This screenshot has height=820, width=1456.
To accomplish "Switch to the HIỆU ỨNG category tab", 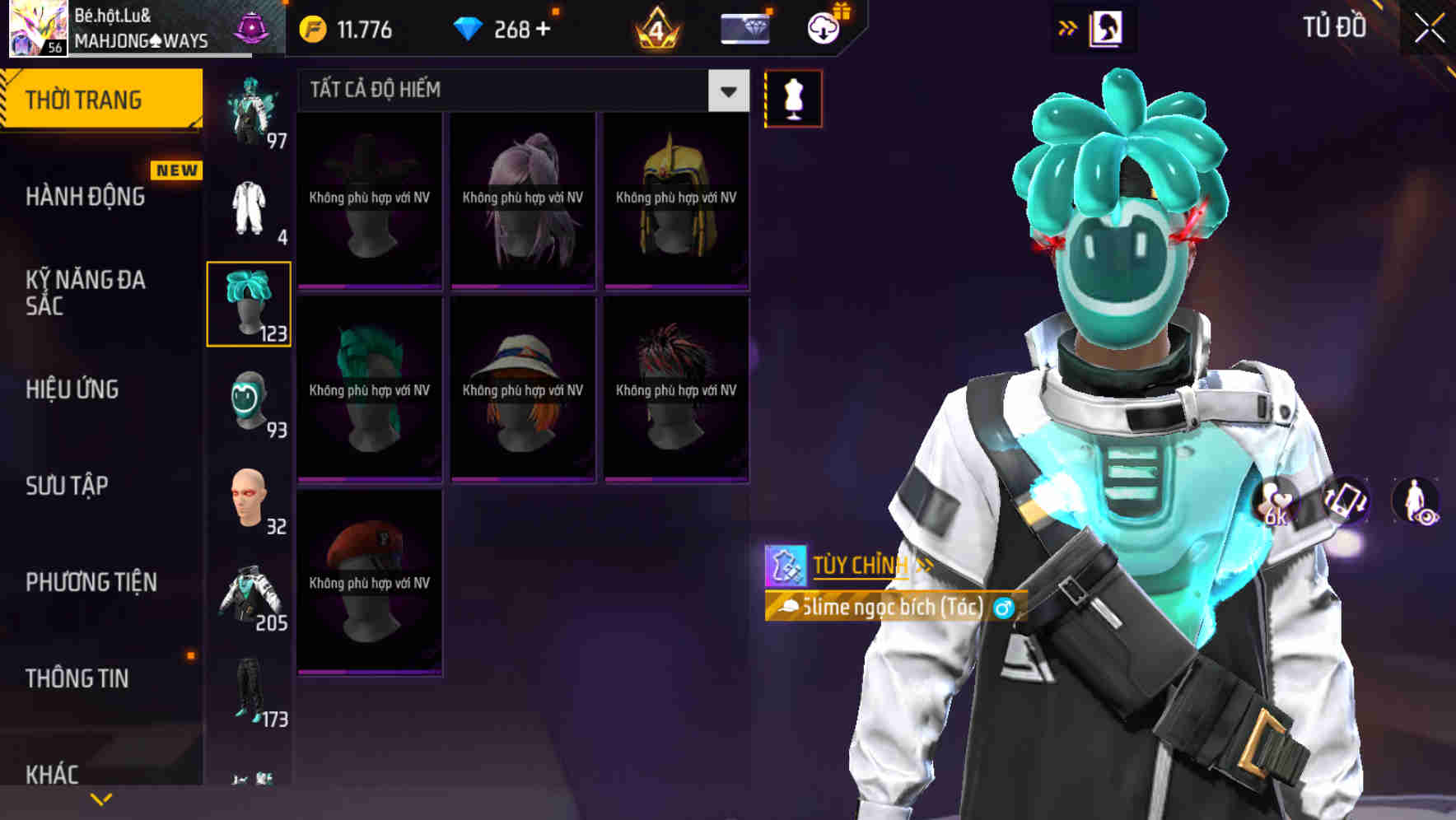I will [72, 389].
